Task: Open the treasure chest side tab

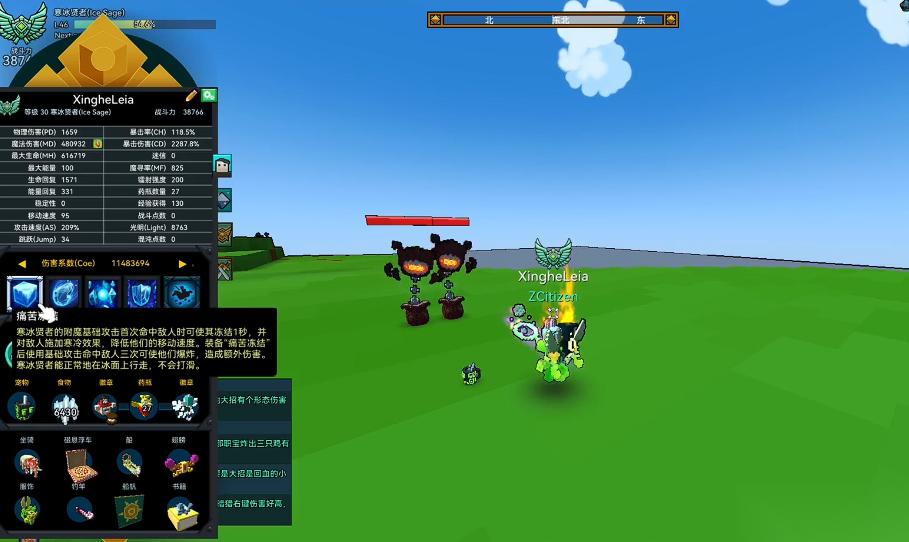Action: click(225, 234)
